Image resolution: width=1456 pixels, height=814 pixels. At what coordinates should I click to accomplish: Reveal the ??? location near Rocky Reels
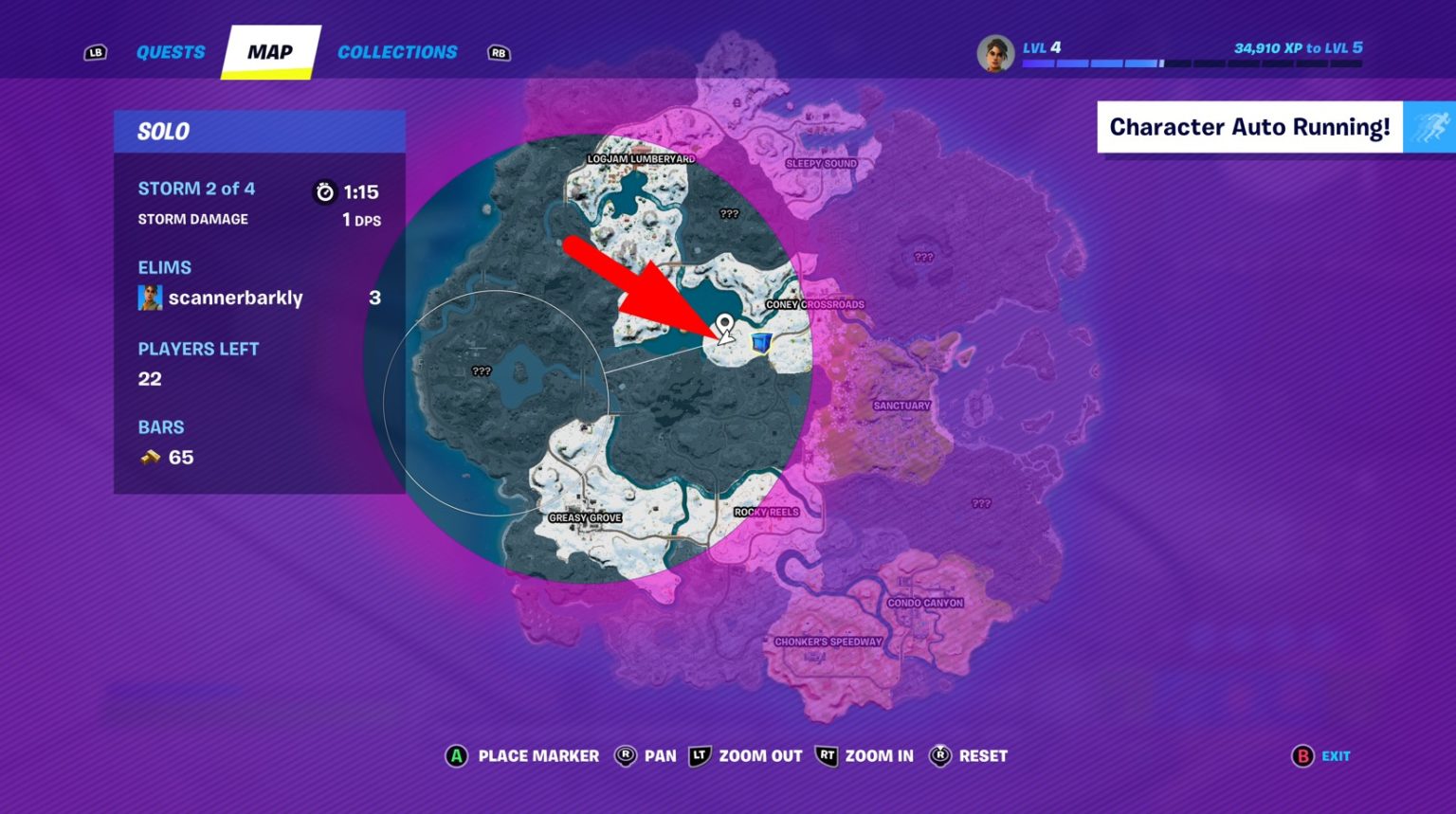click(979, 505)
